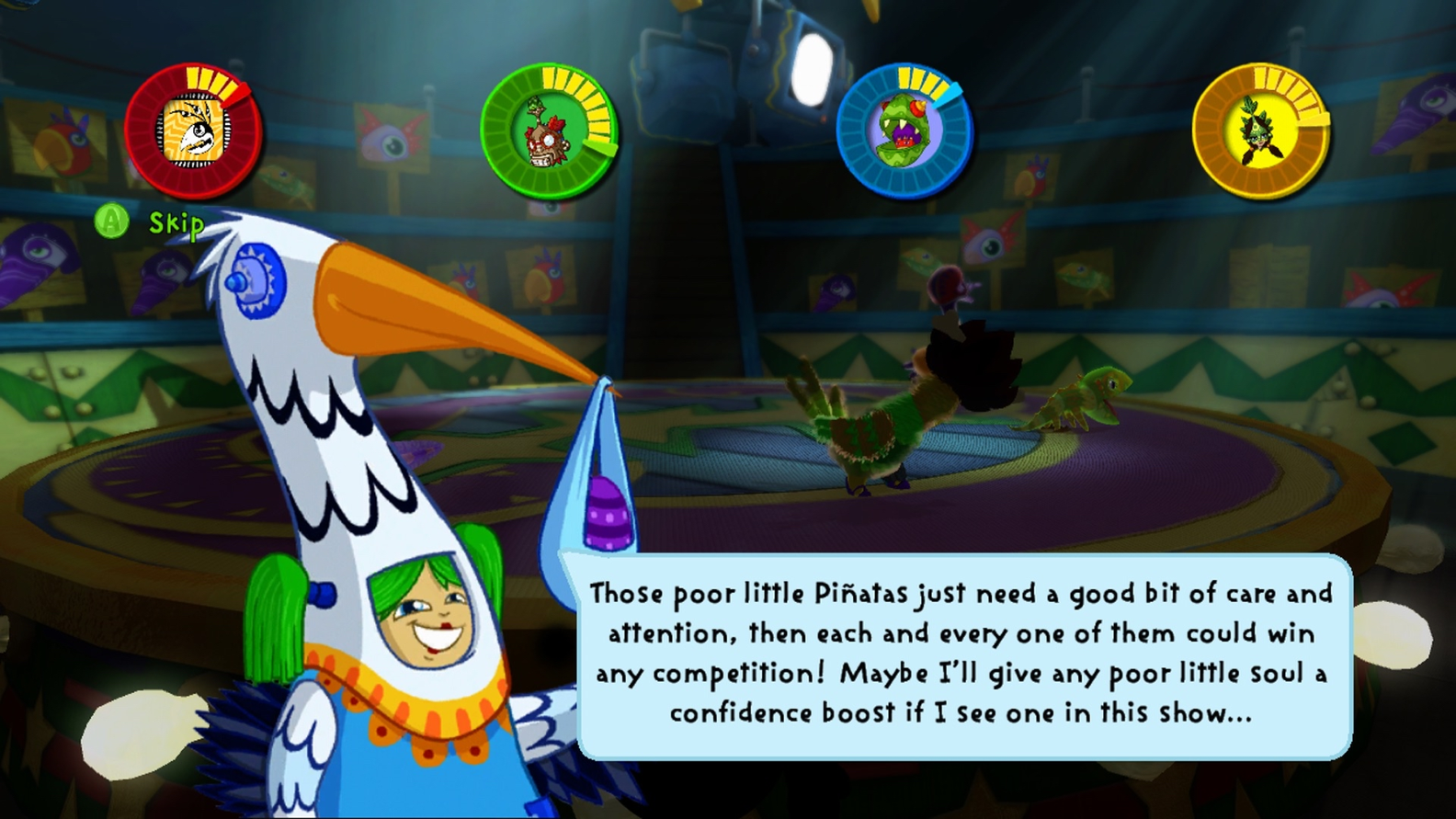This screenshot has width=1456, height=819.
Task: Pick the yellow contestant badge
Action: (1260, 131)
